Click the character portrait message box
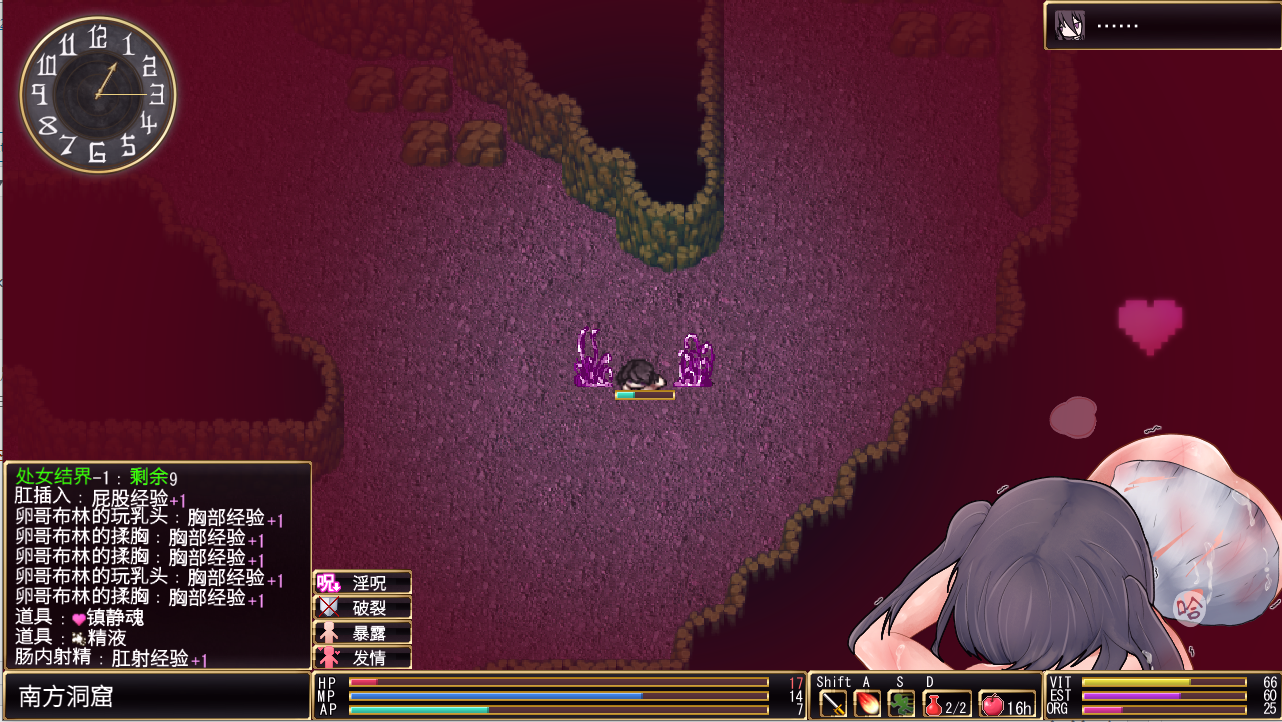The width and height of the screenshot is (1282, 722). [1161, 25]
